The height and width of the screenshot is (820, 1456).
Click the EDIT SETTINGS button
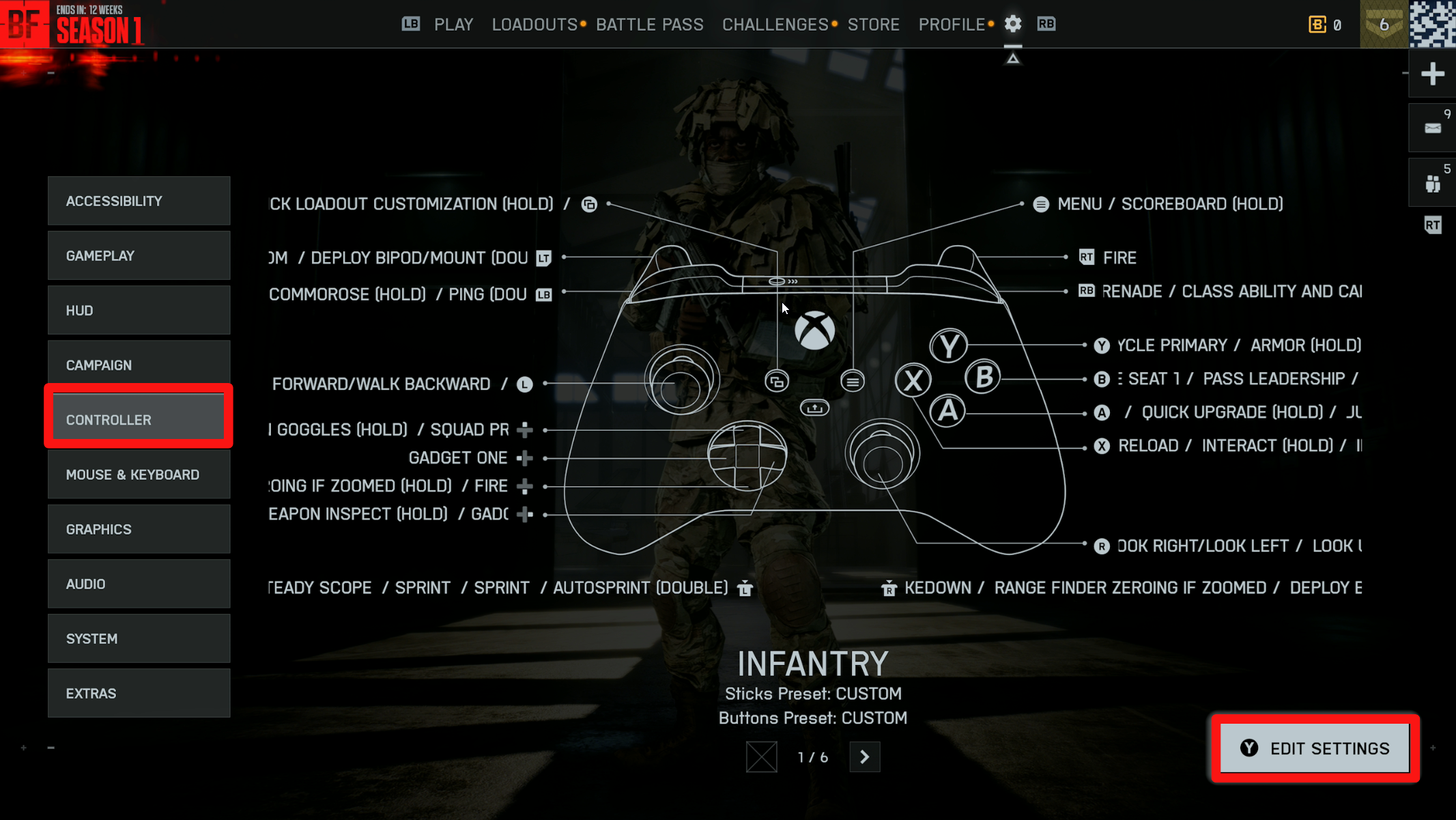click(x=1314, y=748)
